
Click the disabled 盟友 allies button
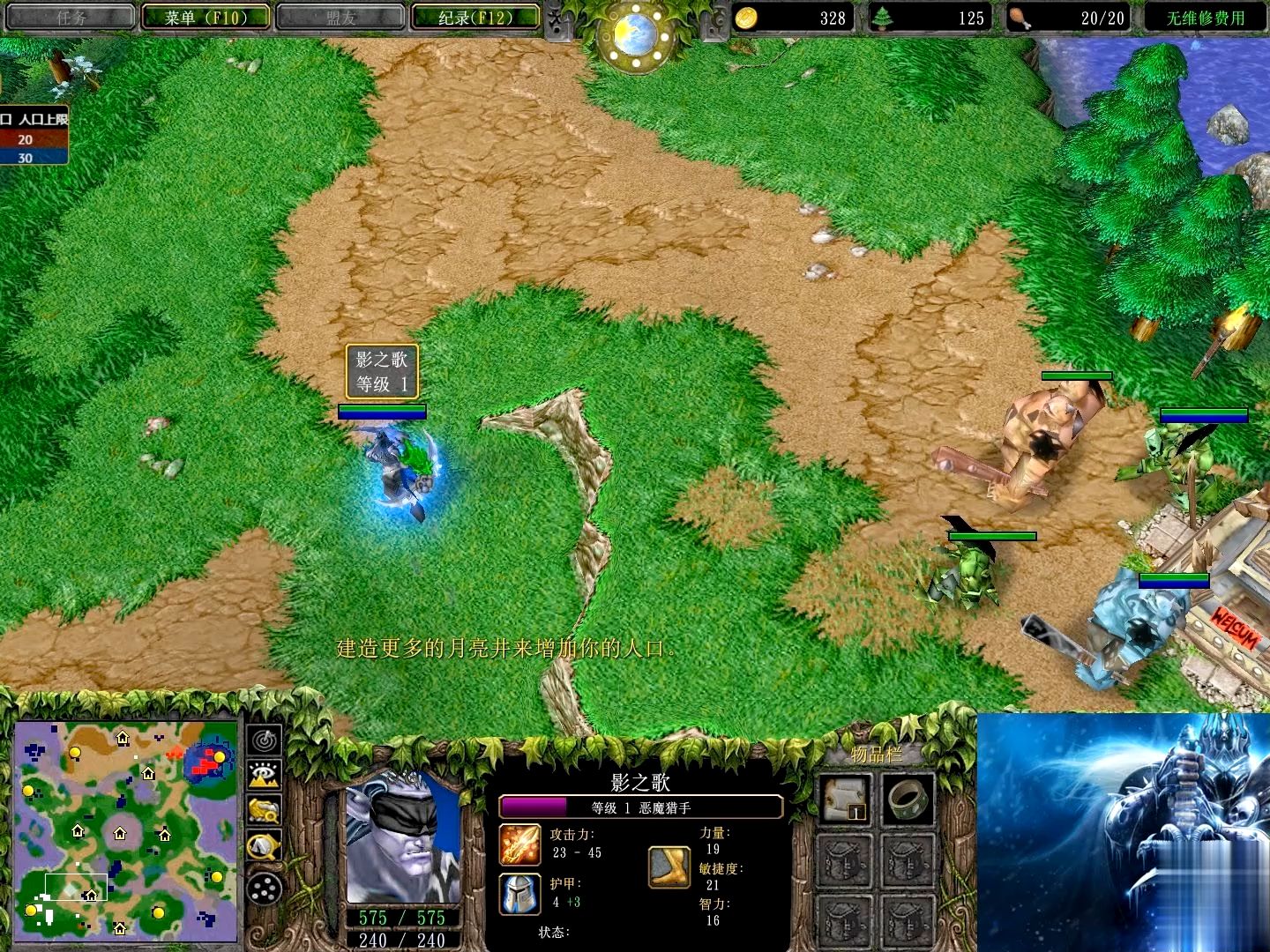point(338,15)
